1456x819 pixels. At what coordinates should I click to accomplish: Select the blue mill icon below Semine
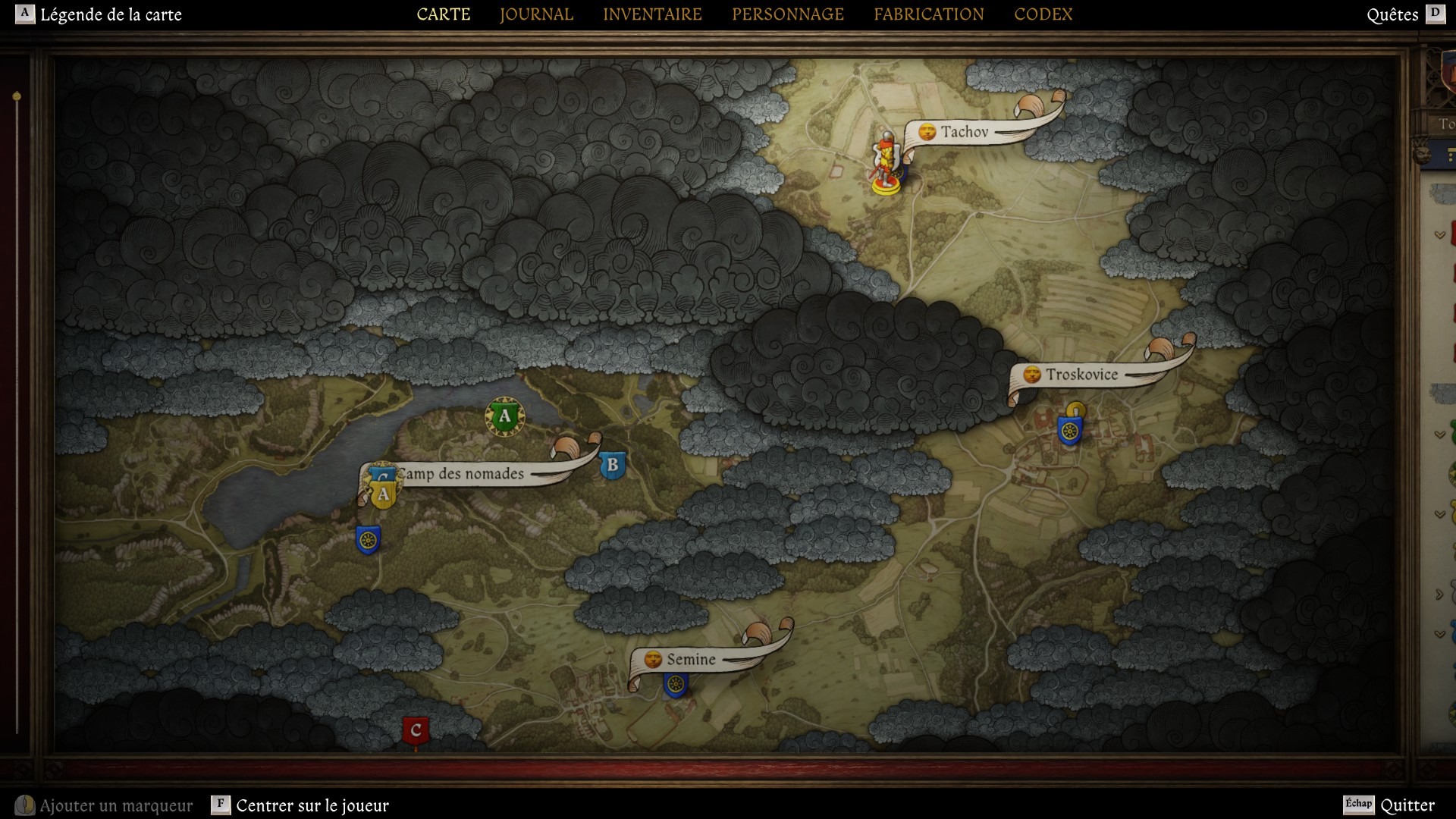676,683
